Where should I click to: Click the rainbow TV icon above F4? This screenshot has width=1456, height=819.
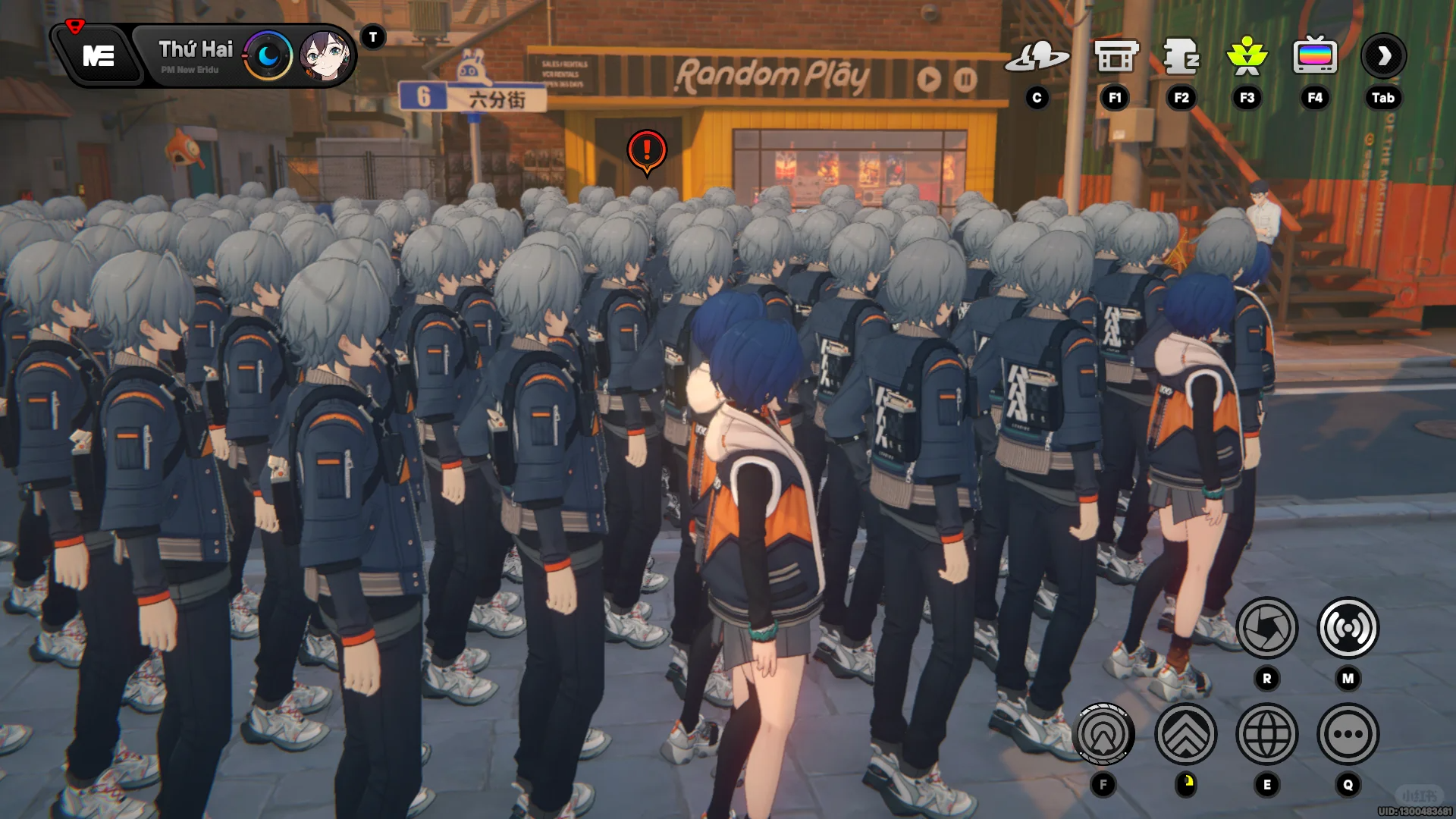click(1314, 55)
